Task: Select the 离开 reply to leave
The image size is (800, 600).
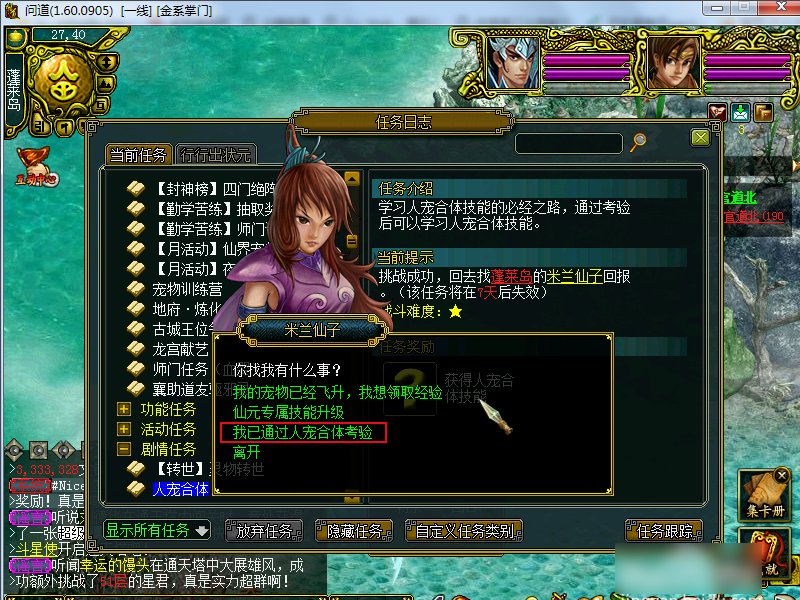Action: point(247,452)
